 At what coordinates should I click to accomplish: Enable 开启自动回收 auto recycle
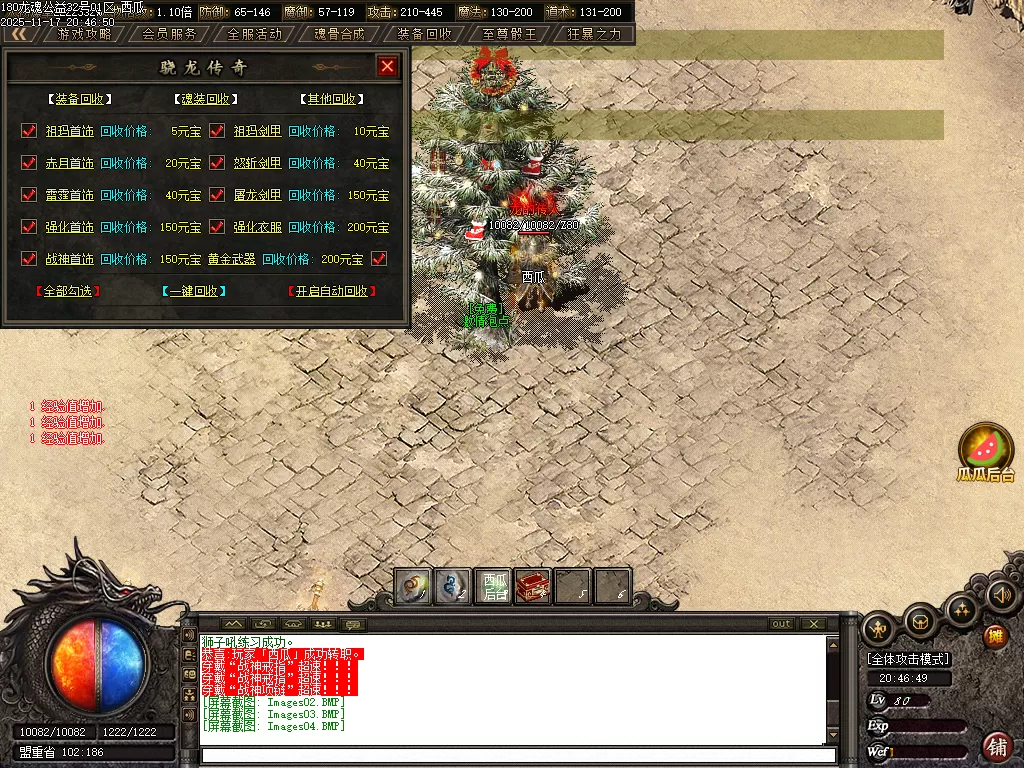332,291
